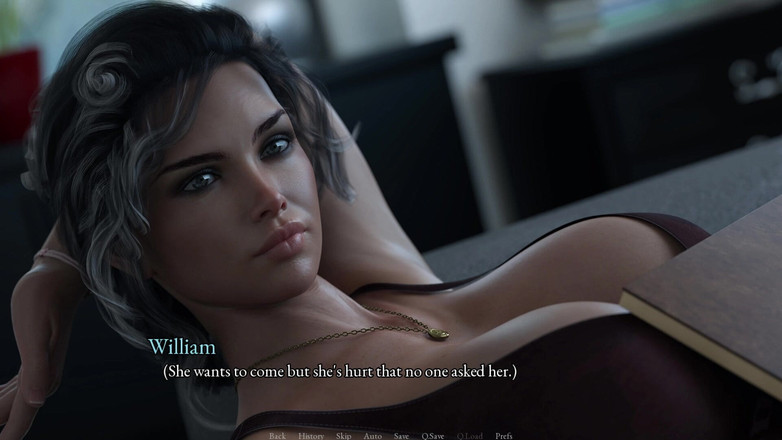Toggle Auto-advance mode
This screenshot has height=440, width=782.
tap(372, 435)
